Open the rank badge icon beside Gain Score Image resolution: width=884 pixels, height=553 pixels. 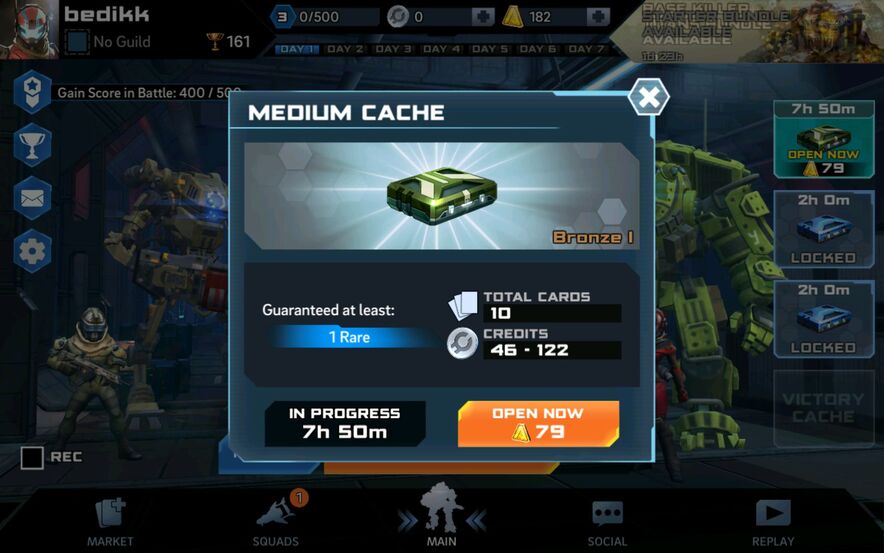(32, 92)
